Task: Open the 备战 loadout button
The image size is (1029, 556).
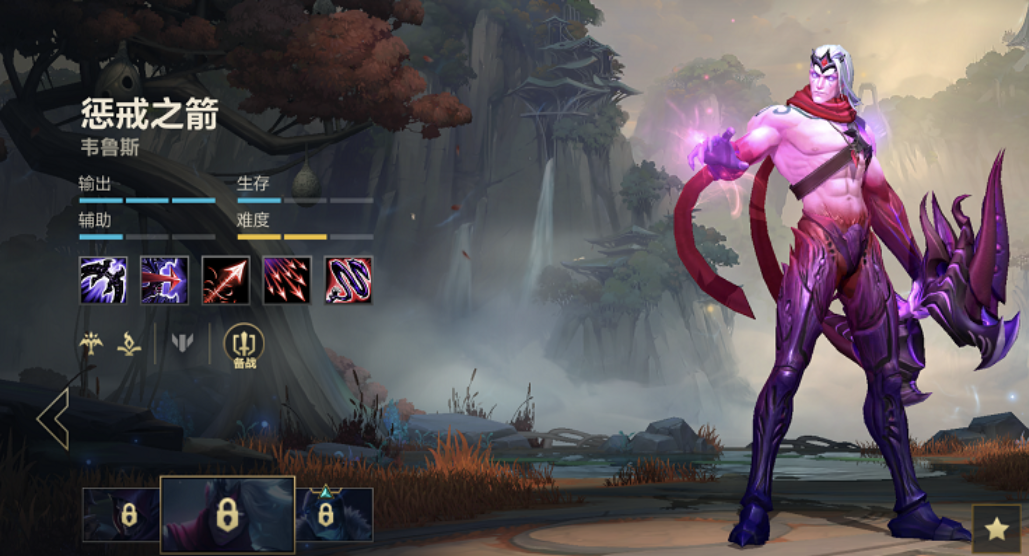Action: pos(244,346)
